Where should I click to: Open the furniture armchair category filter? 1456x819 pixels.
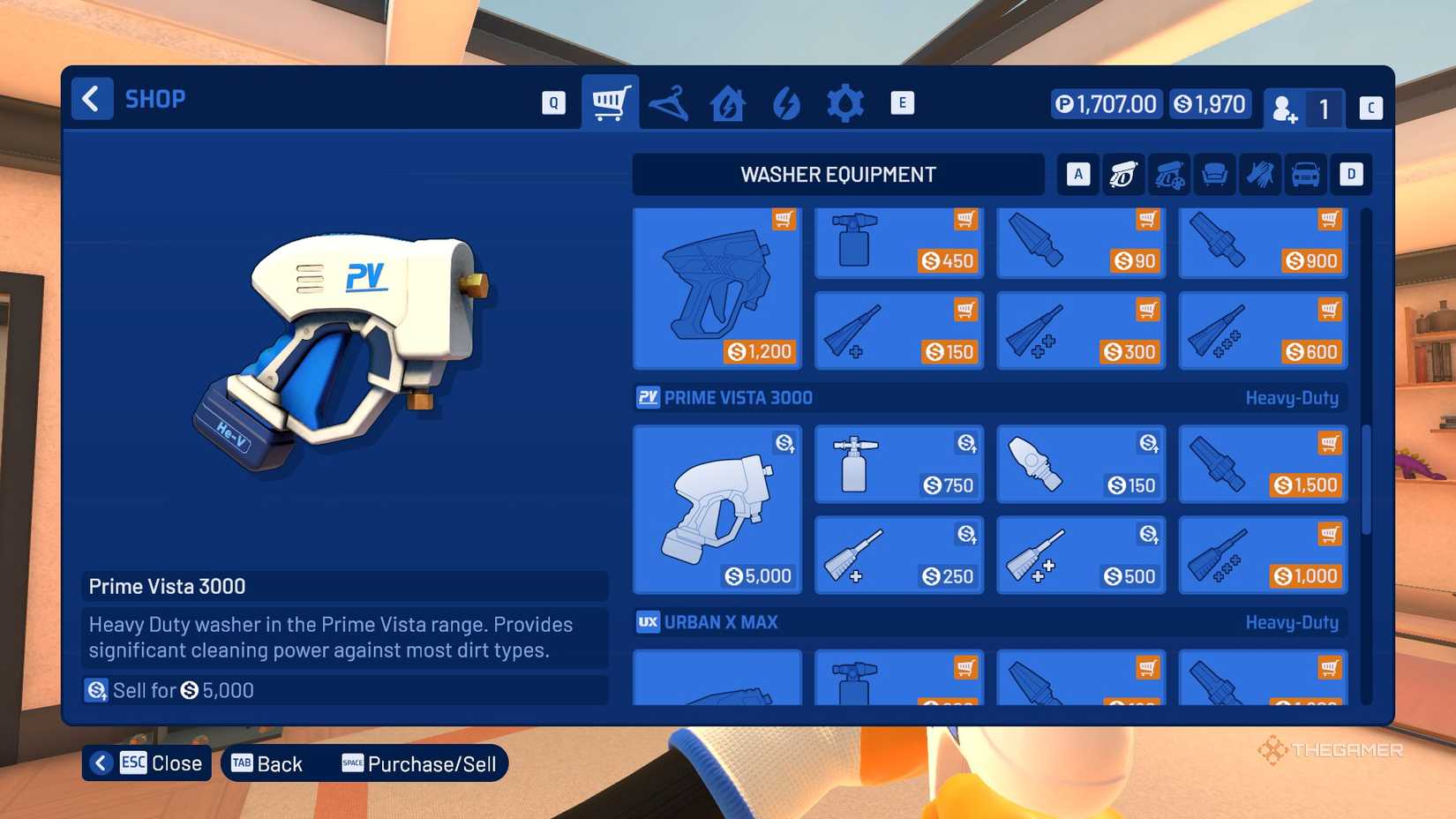point(1214,174)
